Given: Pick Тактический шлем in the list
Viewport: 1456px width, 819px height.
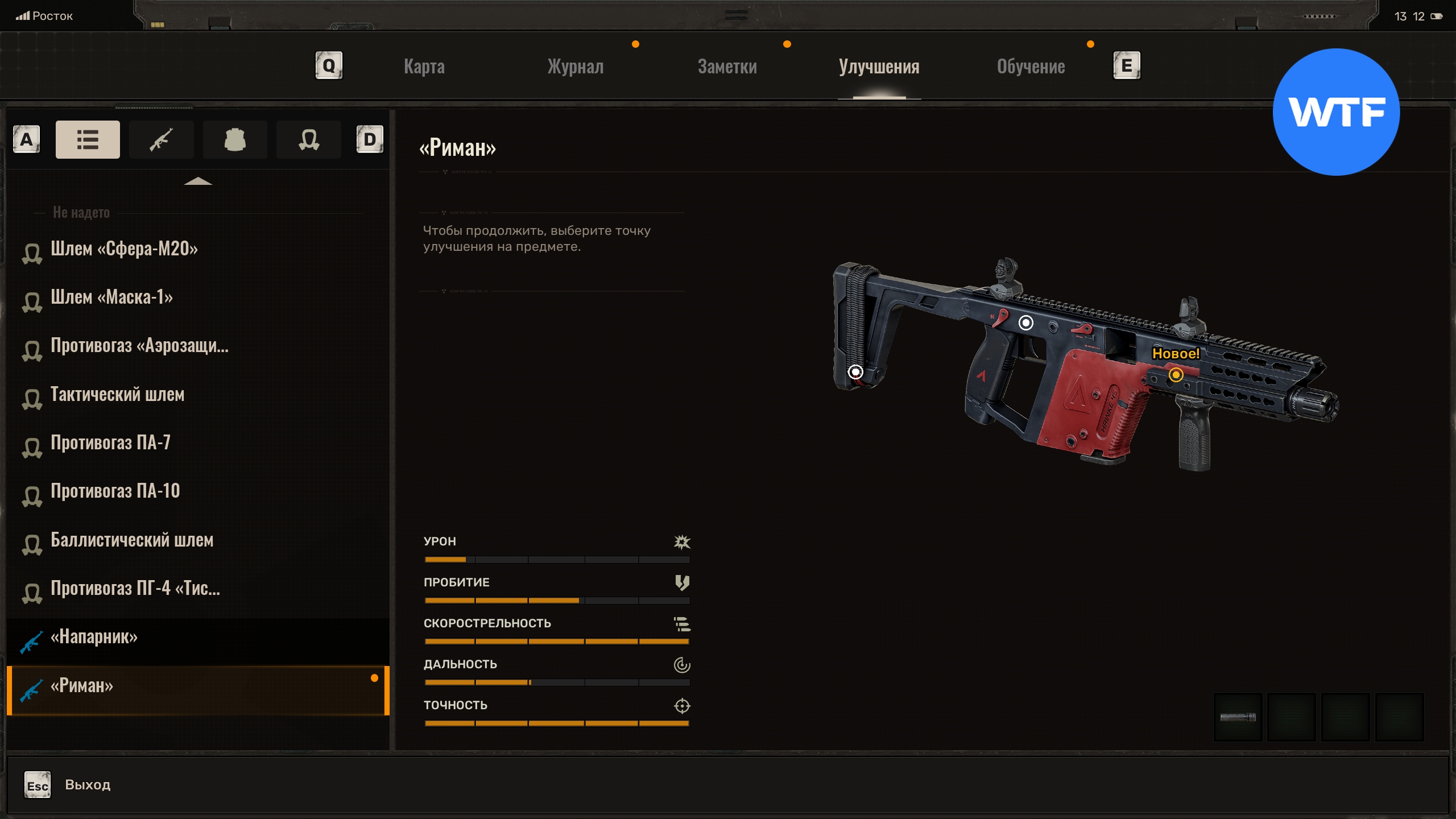Looking at the screenshot, I should pyautogui.click(x=117, y=395).
